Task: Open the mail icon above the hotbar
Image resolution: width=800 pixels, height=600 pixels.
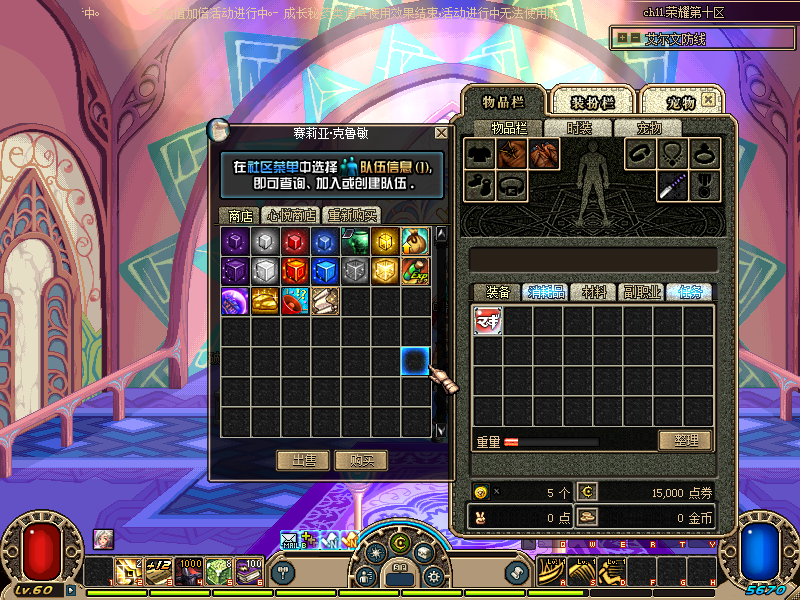Action: coord(289,541)
